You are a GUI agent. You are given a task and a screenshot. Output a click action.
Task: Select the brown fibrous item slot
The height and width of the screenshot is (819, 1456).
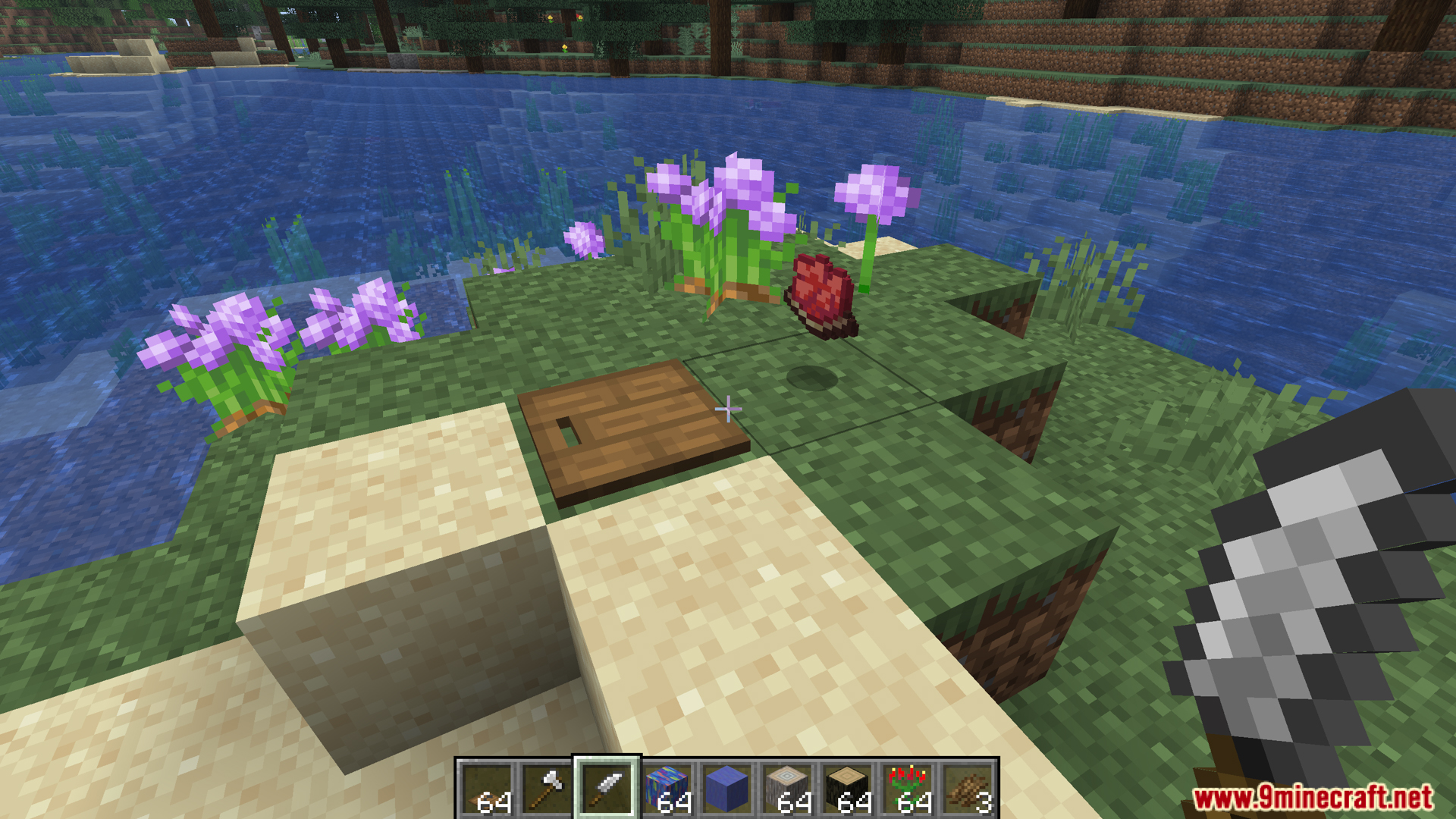pos(968,789)
